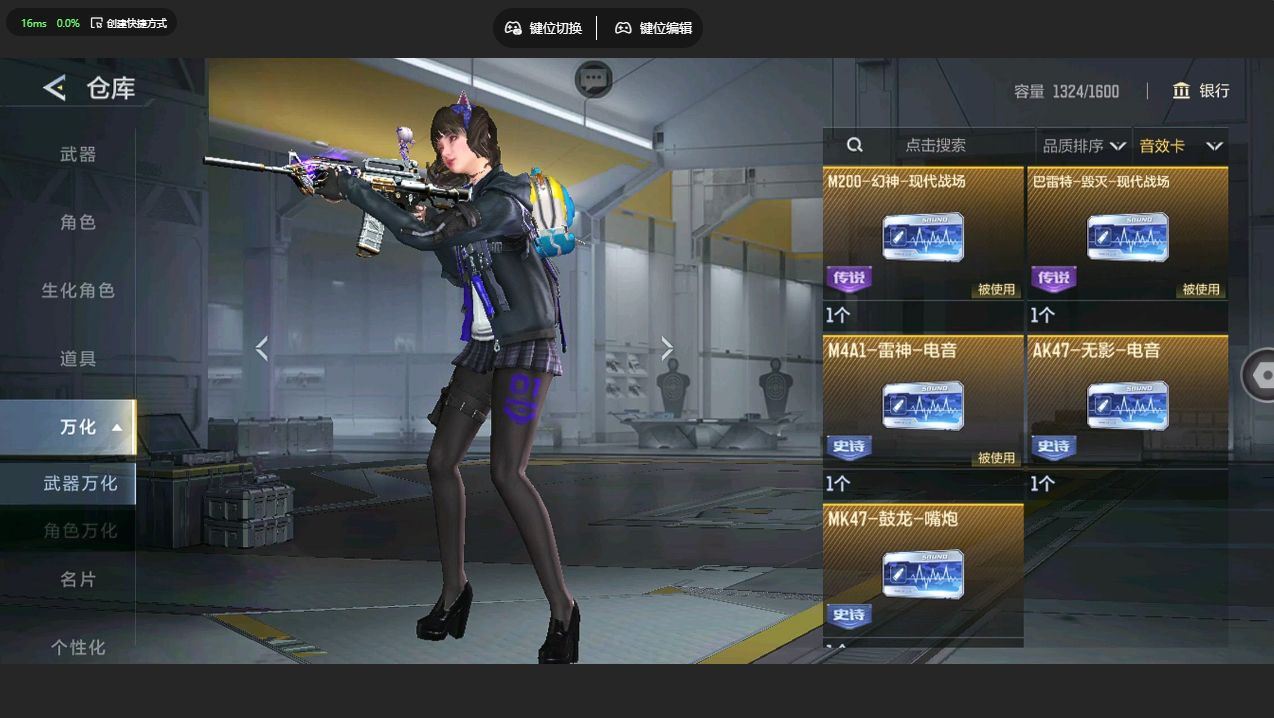The image size is (1274, 718).
Task: Select the 巴雷特-毁灭-现代战场 sound card
Action: pos(1128,237)
